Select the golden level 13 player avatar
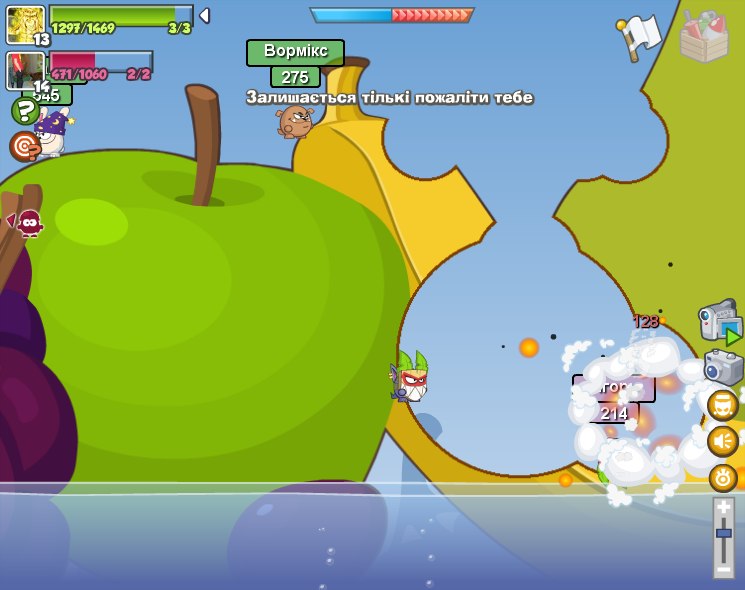 pyautogui.click(x=25, y=24)
